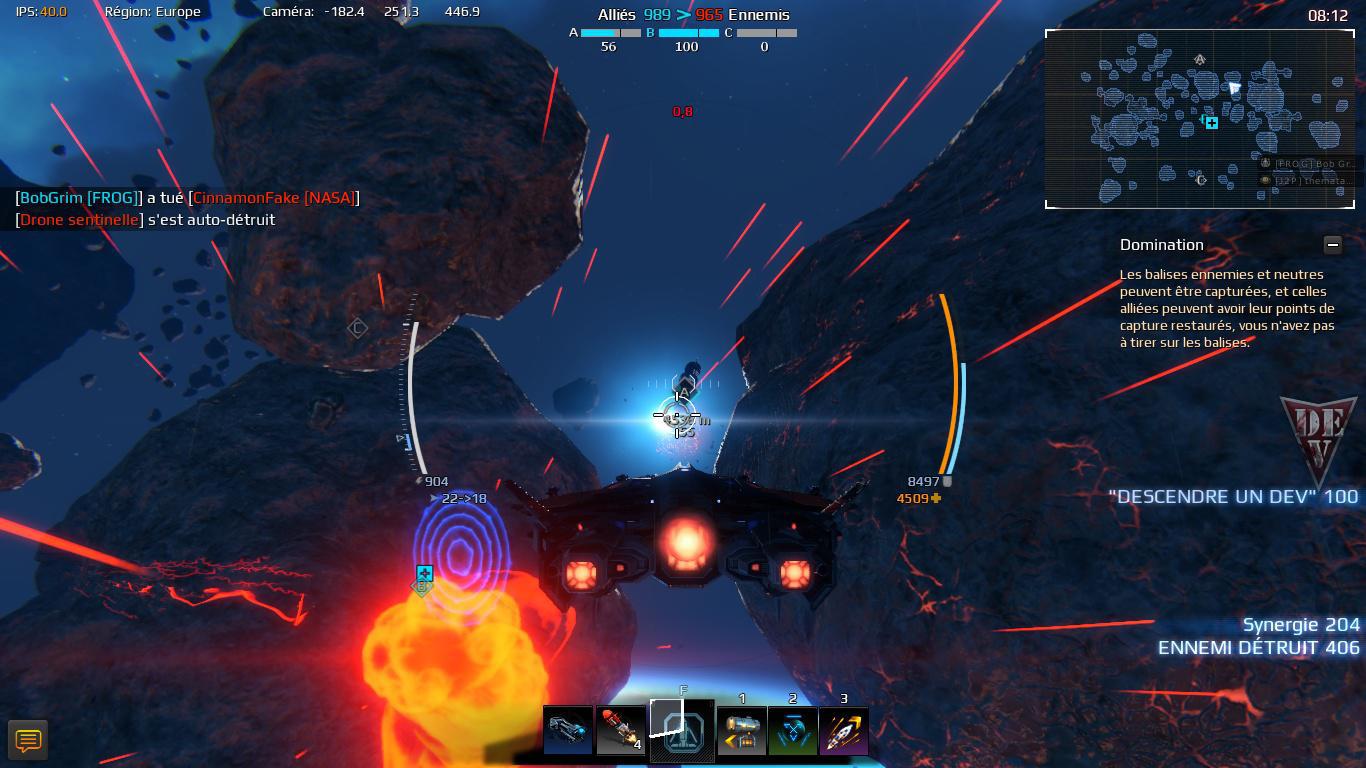Collapse the Domination objective panel

click(1332, 244)
